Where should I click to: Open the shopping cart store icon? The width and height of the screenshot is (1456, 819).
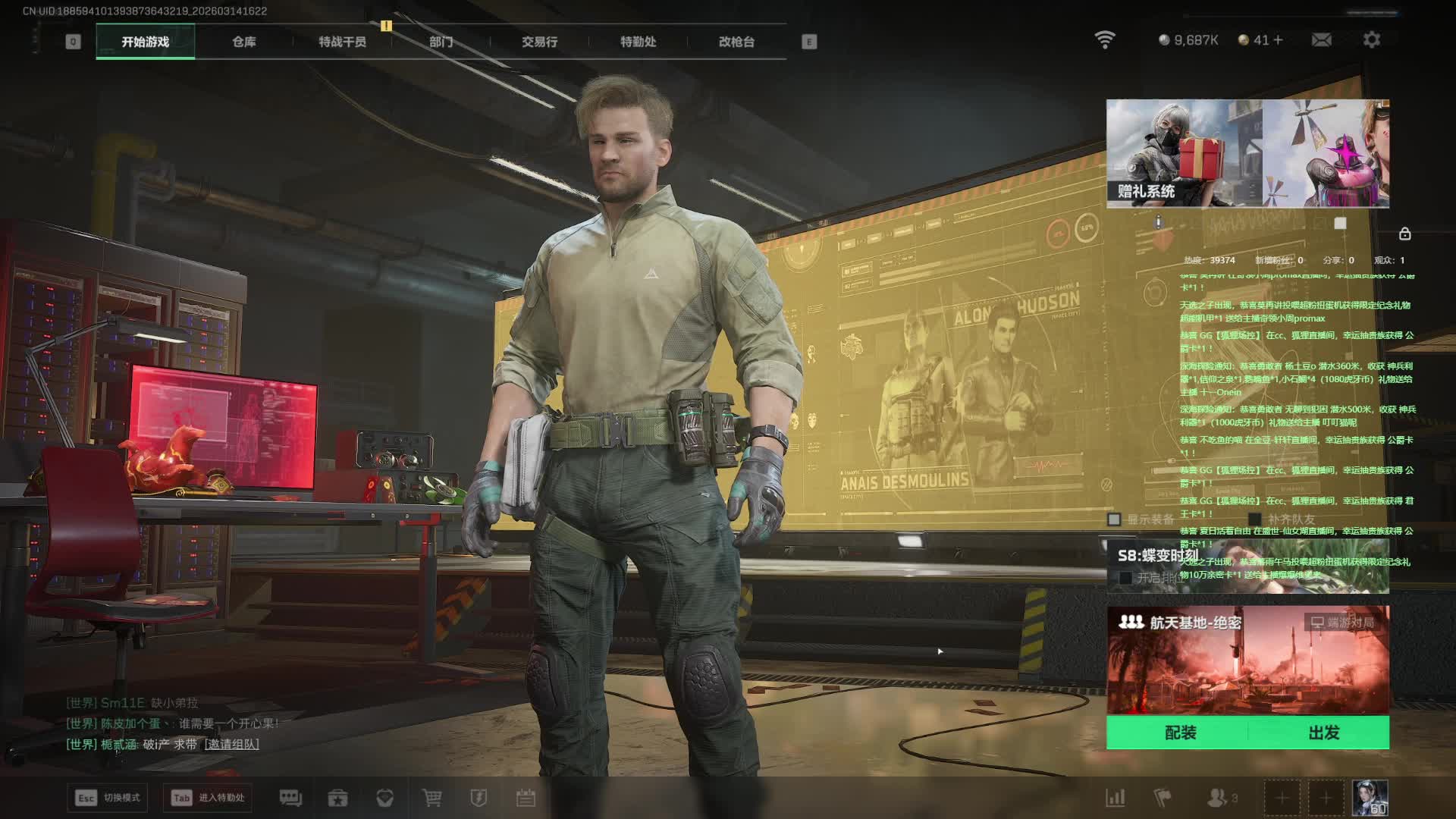point(431,798)
